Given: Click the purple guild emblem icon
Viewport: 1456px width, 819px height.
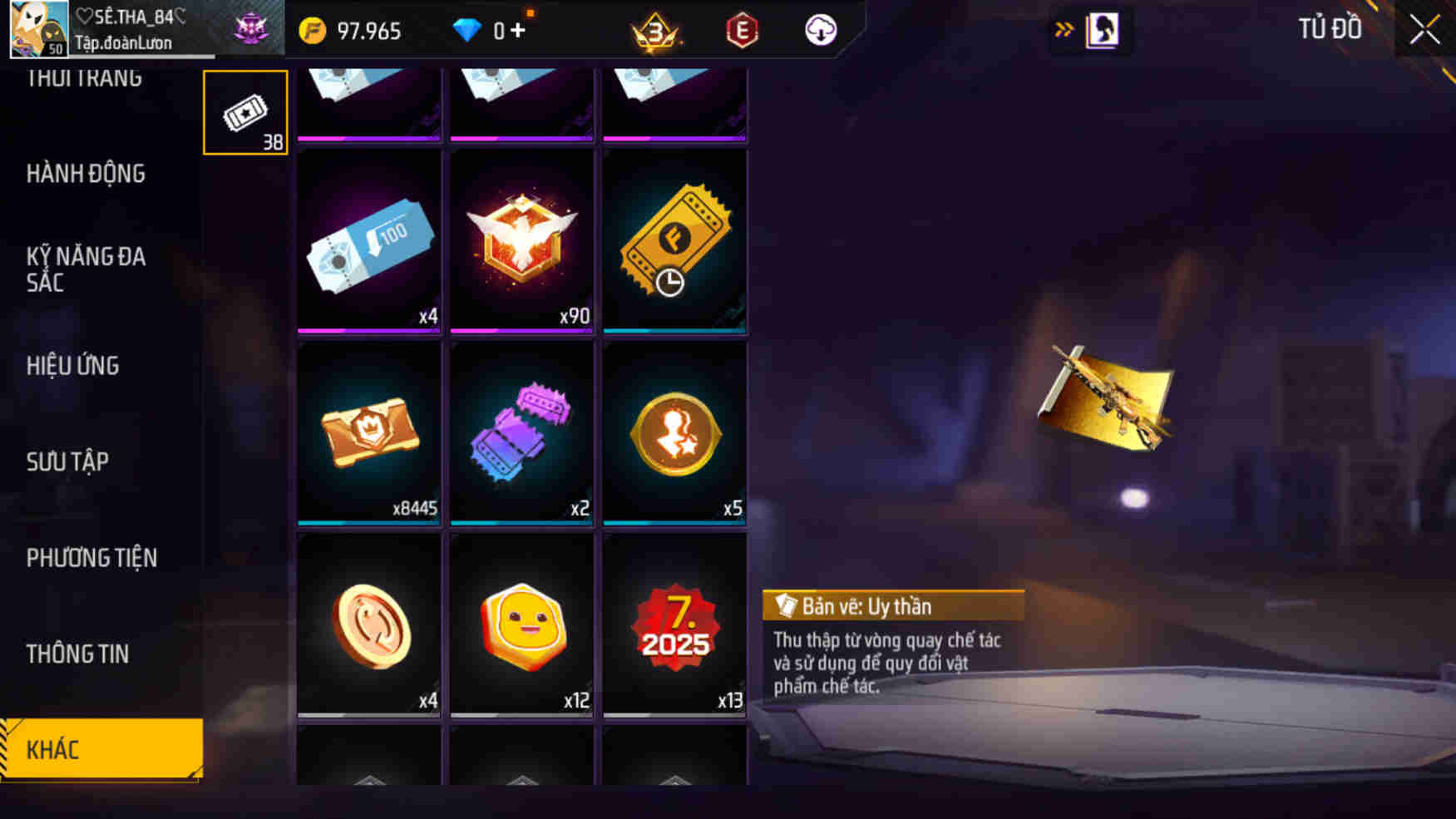Looking at the screenshot, I should pyautogui.click(x=254, y=27).
